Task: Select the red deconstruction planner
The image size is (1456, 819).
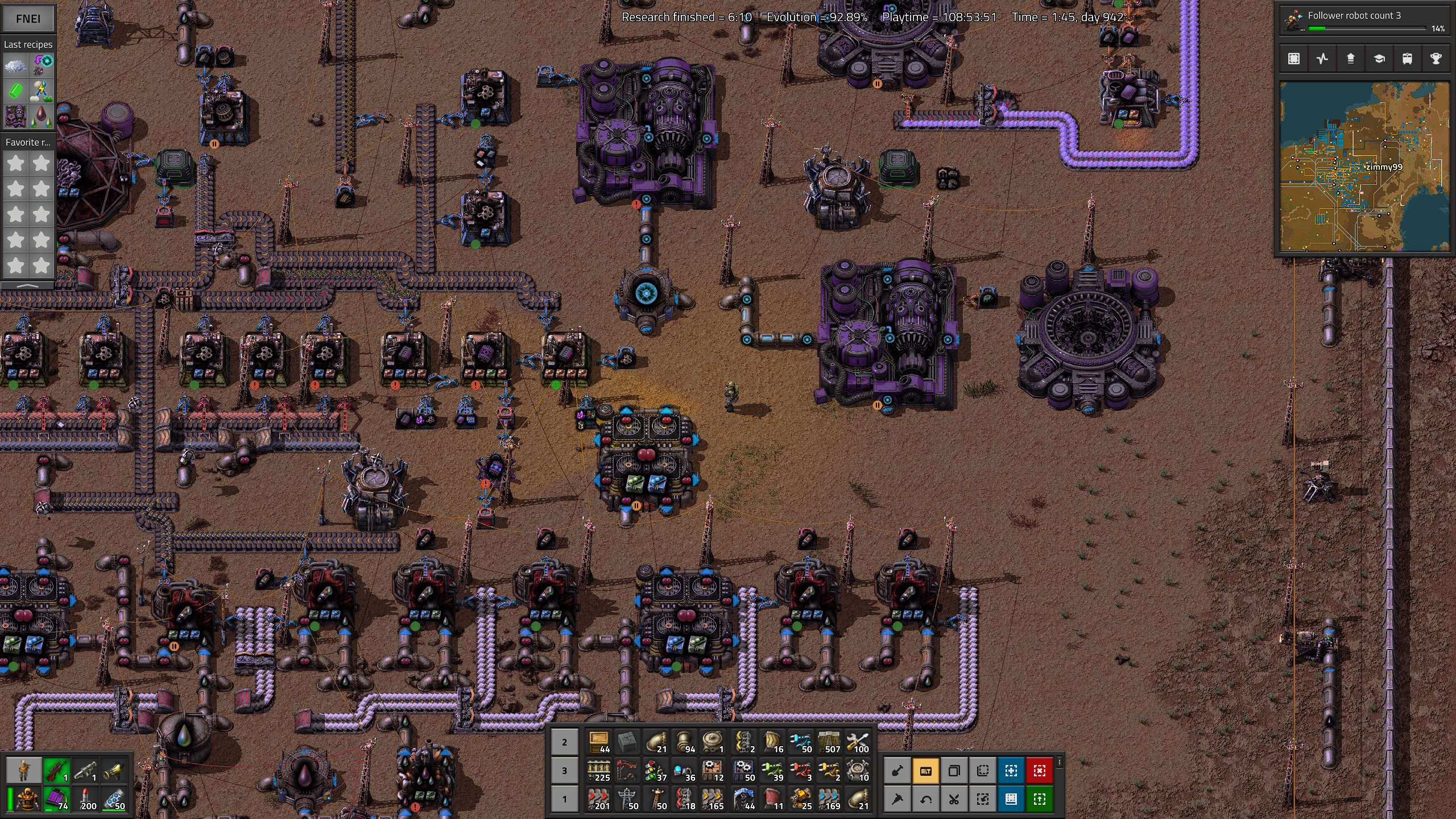Action: click(x=1039, y=771)
